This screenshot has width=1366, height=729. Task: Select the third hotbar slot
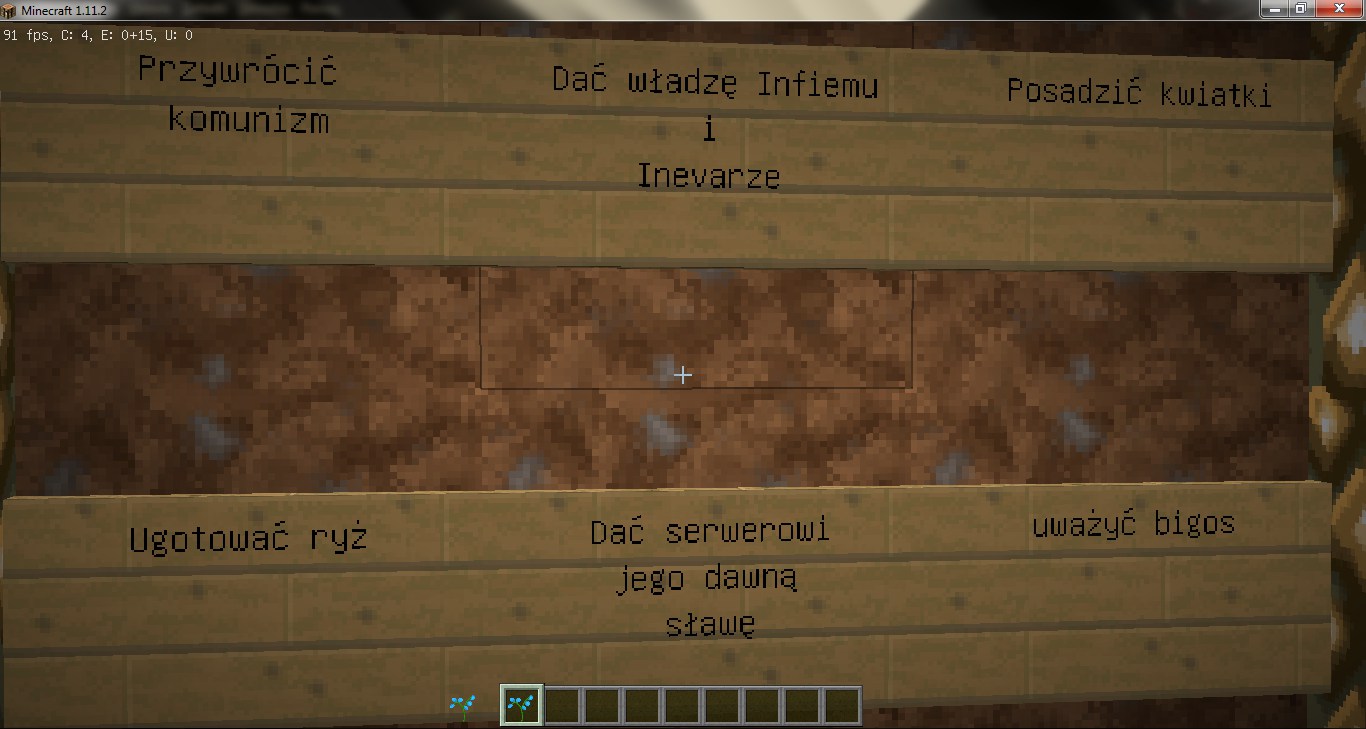pos(601,704)
